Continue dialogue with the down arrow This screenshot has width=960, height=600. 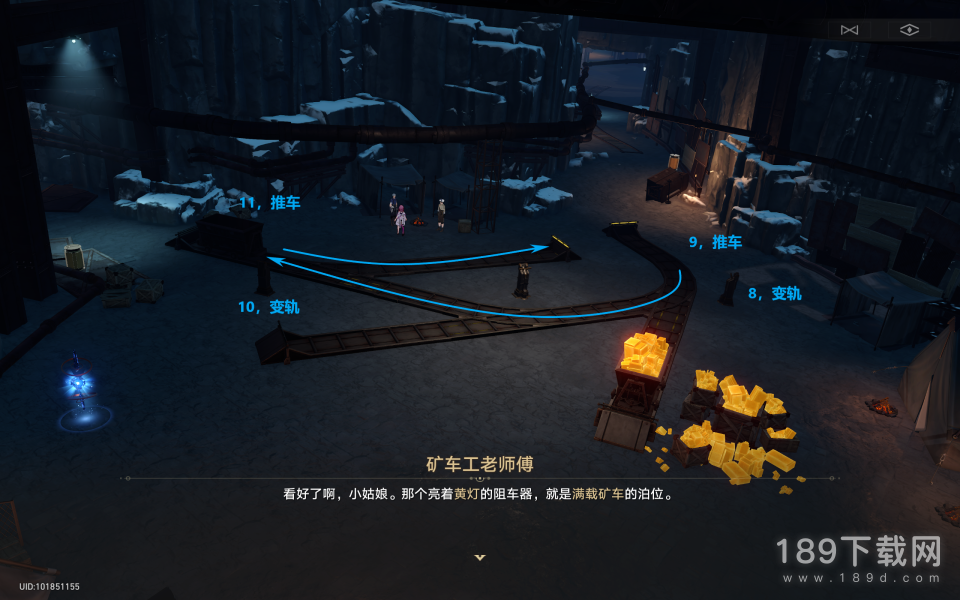click(x=480, y=557)
